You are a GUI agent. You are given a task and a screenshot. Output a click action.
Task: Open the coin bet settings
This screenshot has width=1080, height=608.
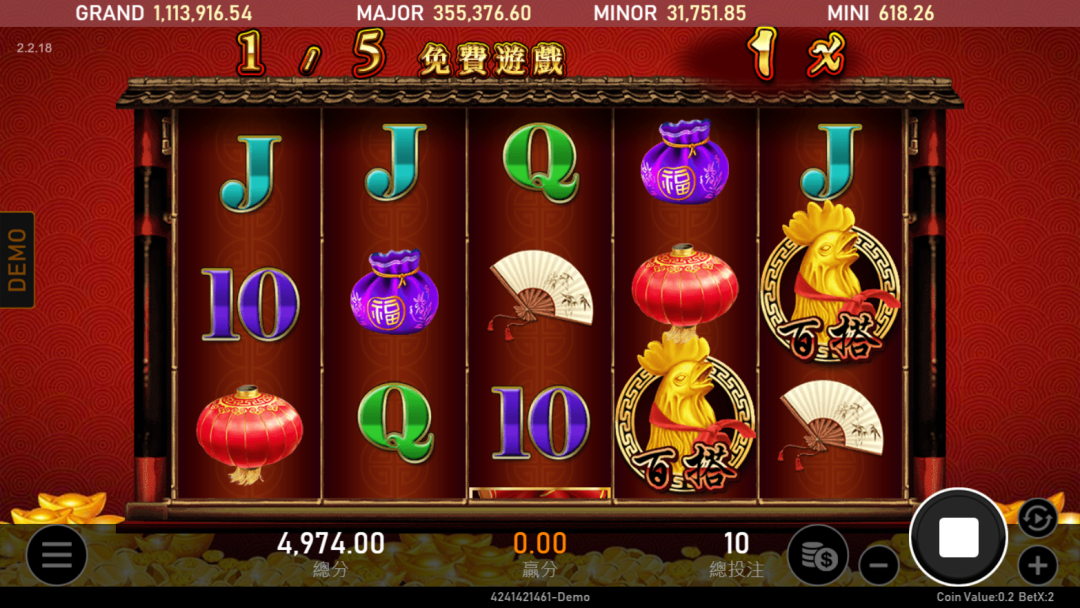click(x=817, y=555)
